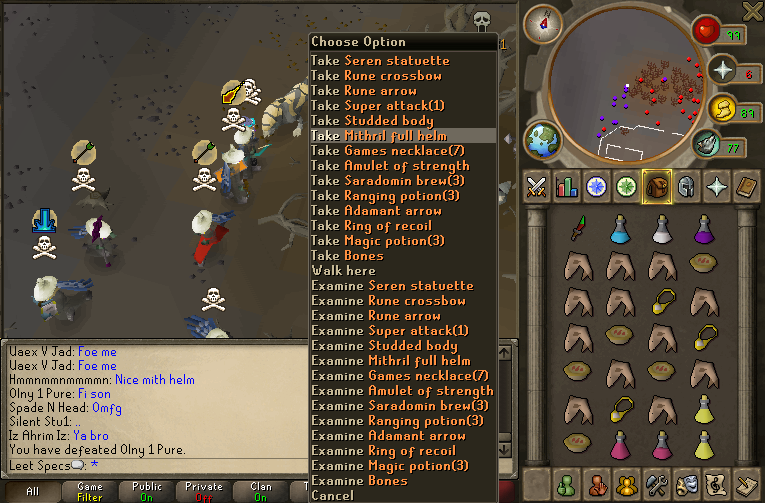Take the Seren statuette
The image size is (765, 503).
click(380, 61)
